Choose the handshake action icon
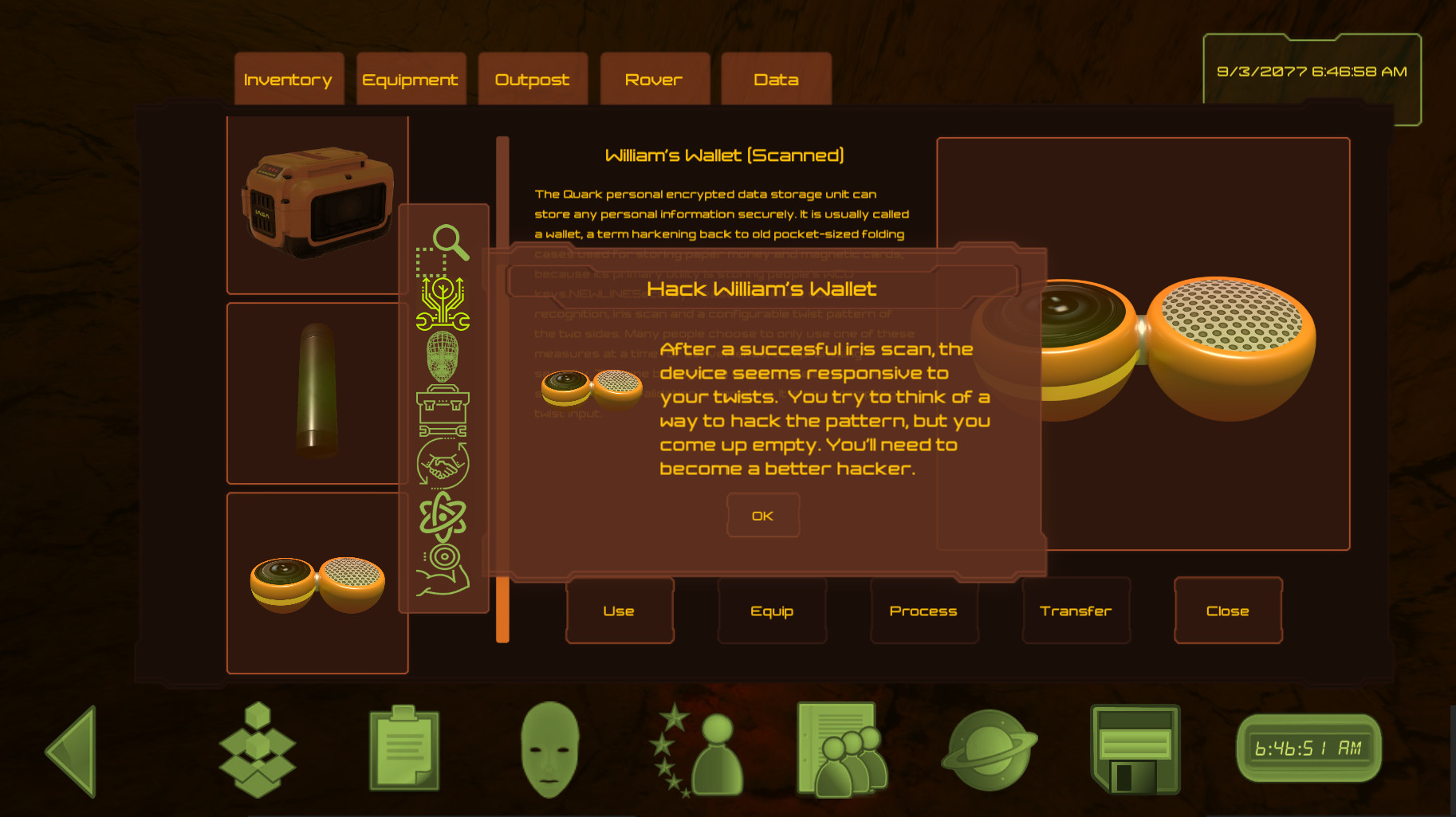The image size is (1456, 817). click(x=443, y=464)
